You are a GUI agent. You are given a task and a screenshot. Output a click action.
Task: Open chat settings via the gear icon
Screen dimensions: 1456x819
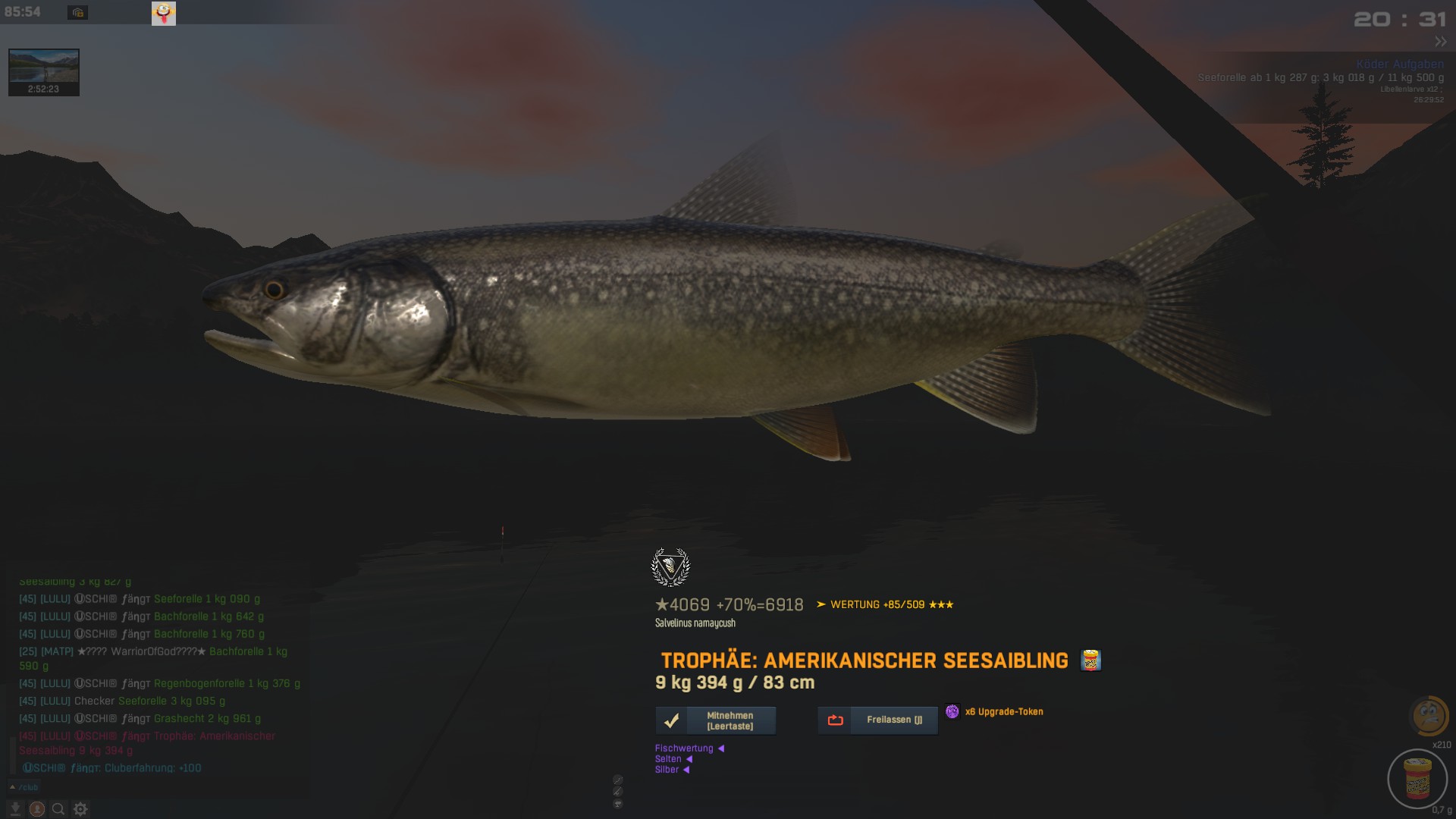click(x=80, y=809)
